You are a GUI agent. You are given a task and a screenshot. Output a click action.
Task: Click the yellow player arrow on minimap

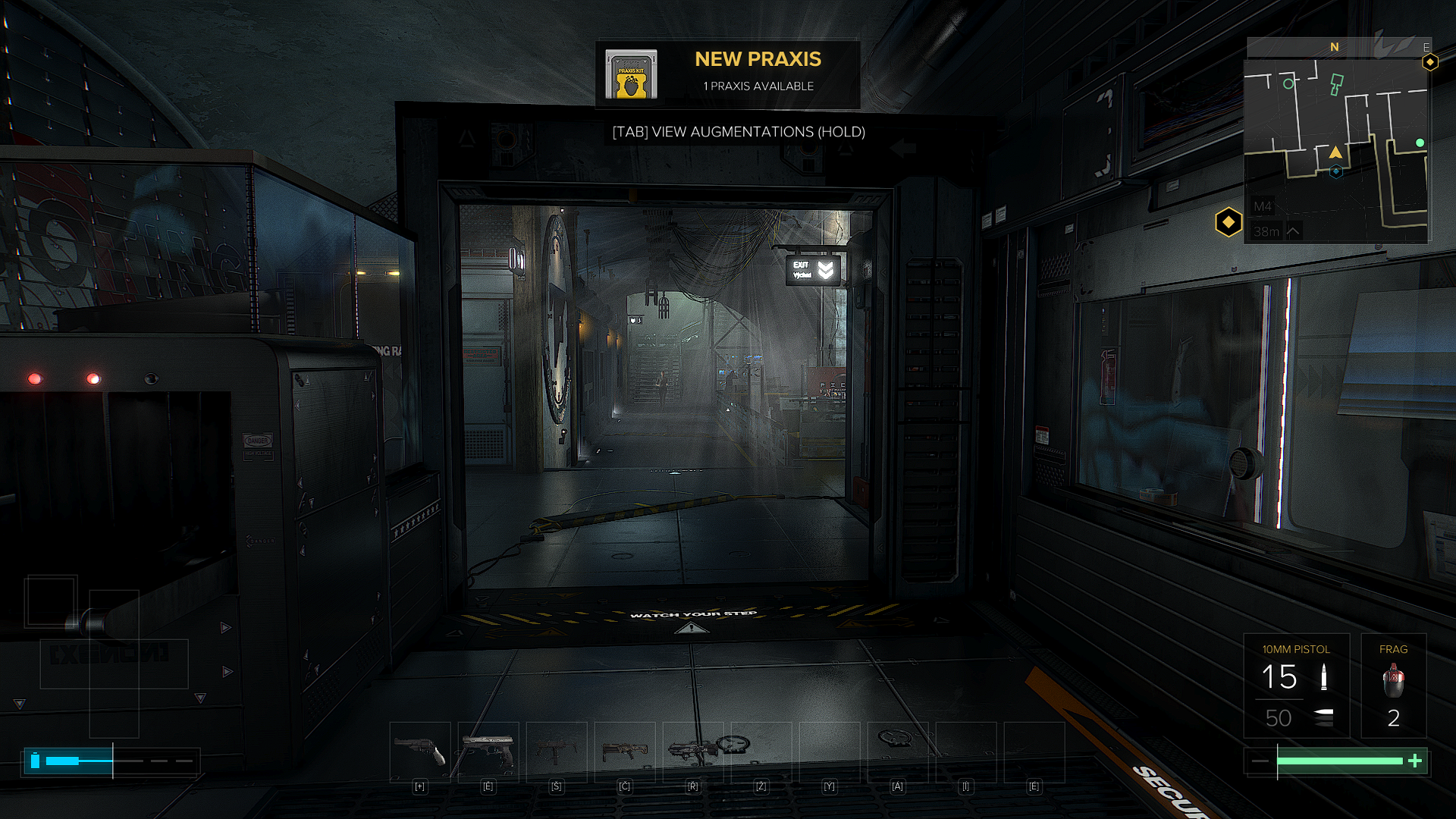[1335, 152]
